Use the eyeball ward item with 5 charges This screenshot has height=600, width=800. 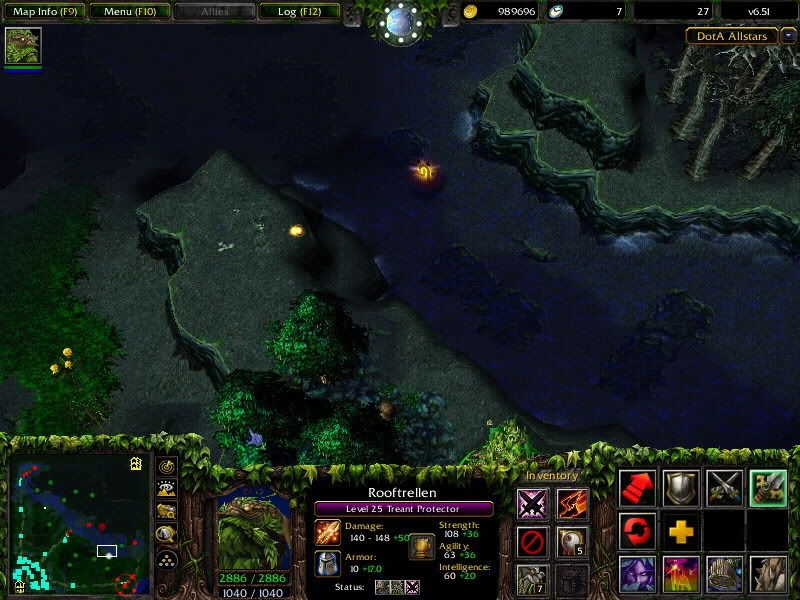pos(572,542)
